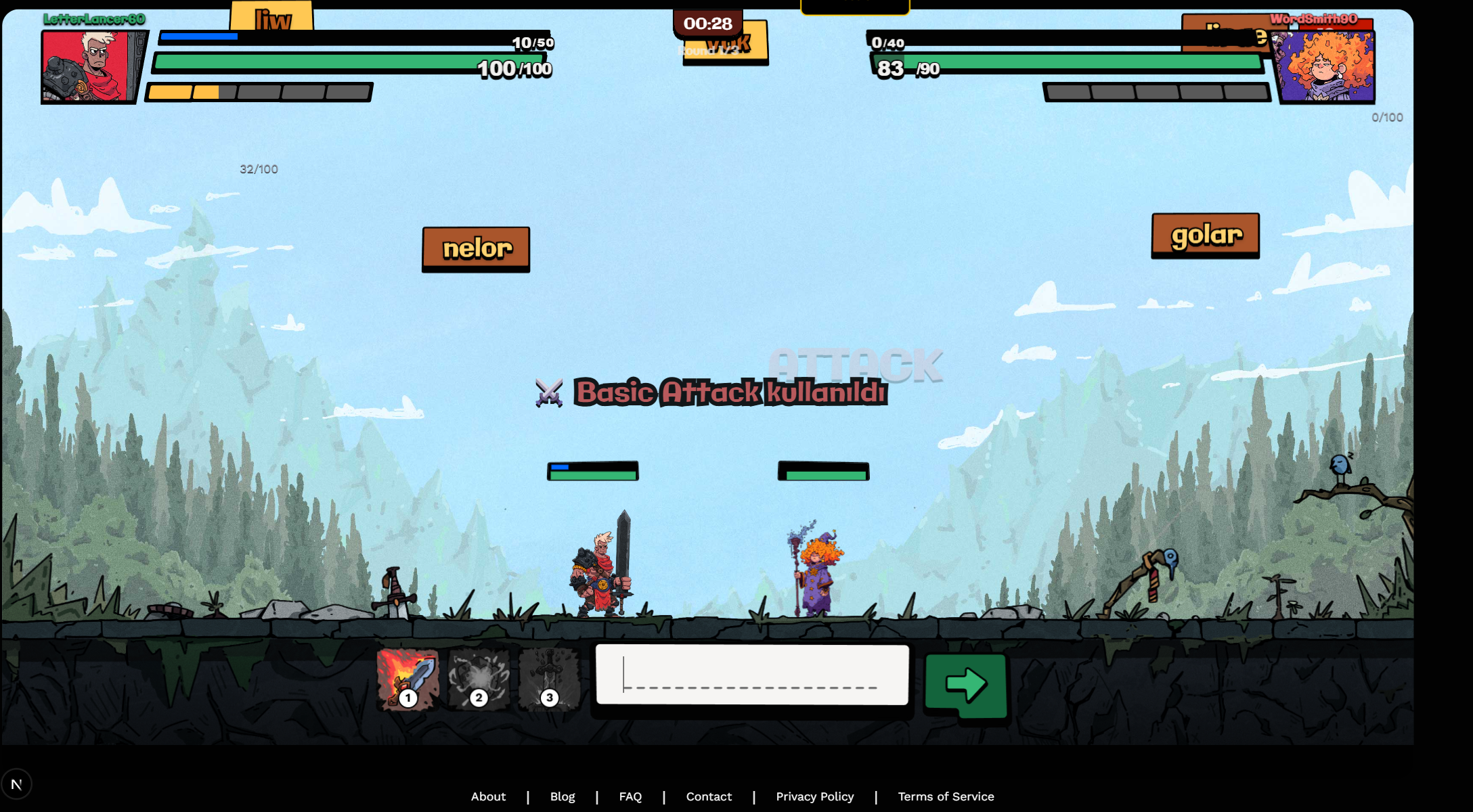Open the FAQ link

(x=630, y=796)
